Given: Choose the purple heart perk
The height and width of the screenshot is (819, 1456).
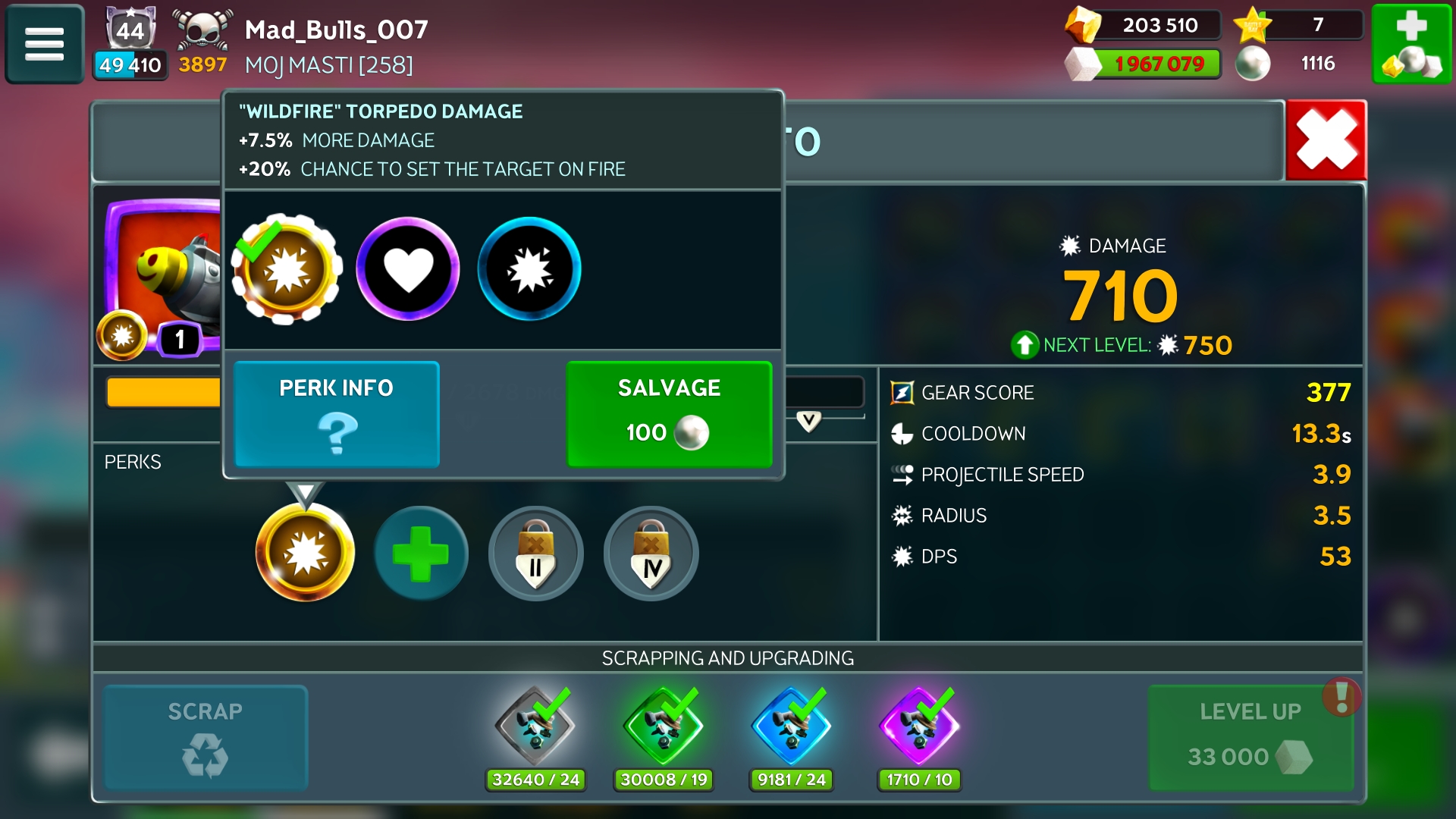Looking at the screenshot, I should (x=408, y=269).
